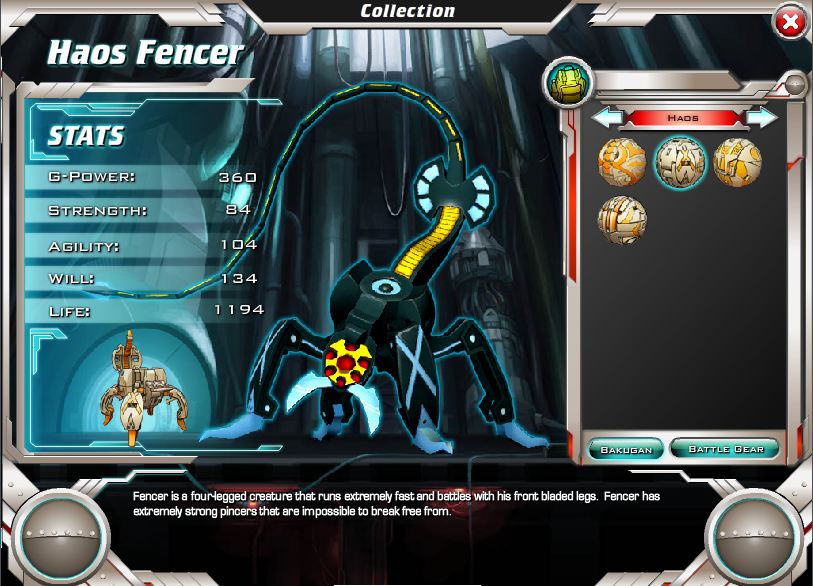This screenshot has width=813, height=586.
Task: Click the left arrow beside the Haos label
Action: 605,118
